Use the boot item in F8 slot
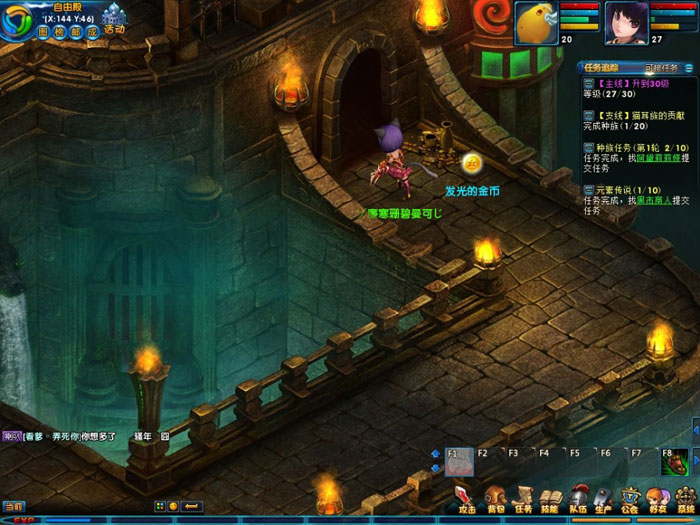Image resolution: width=700 pixels, height=525 pixels. (x=676, y=463)
